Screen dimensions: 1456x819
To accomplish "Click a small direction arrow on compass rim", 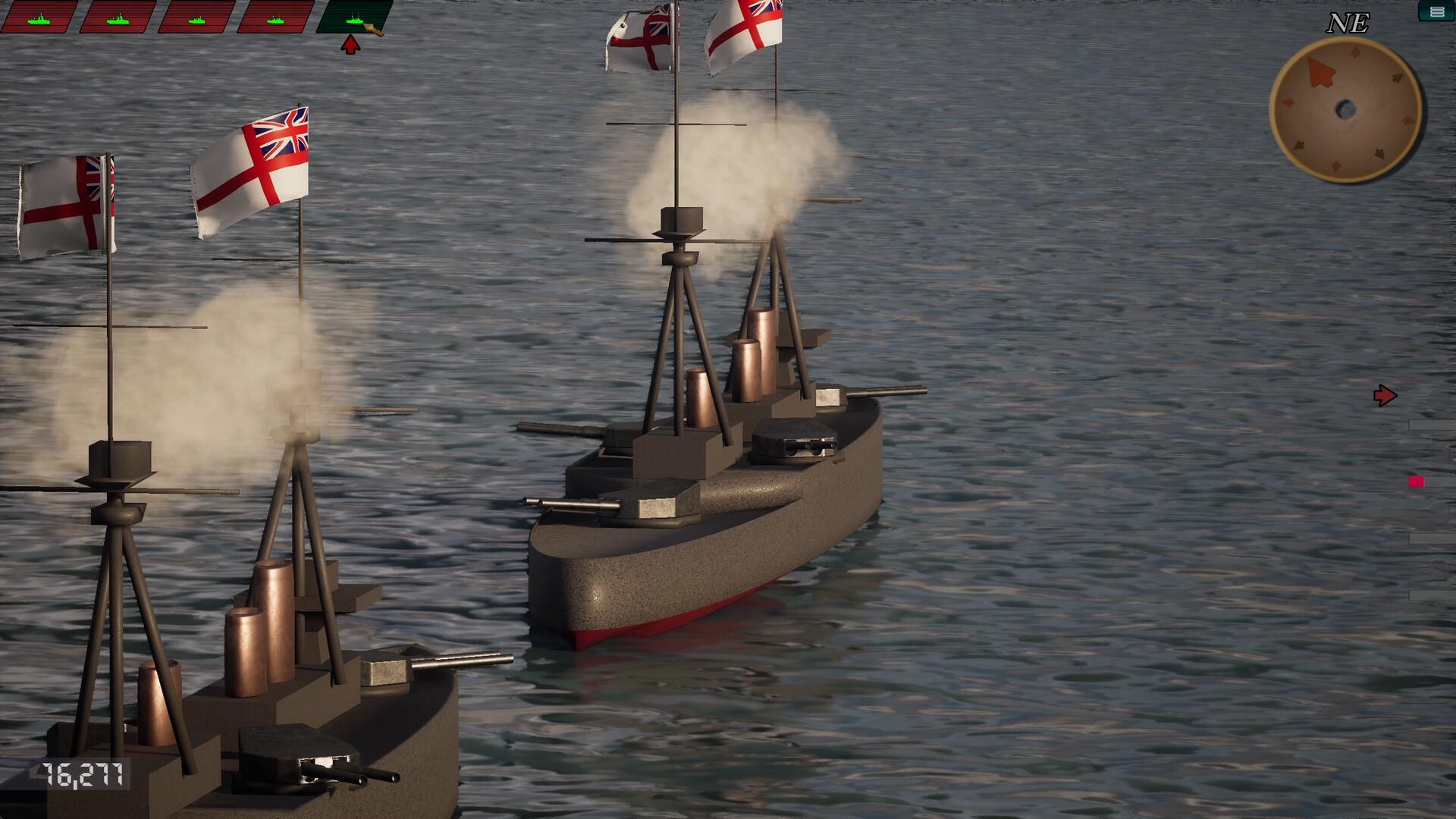I will point(1354,52).
